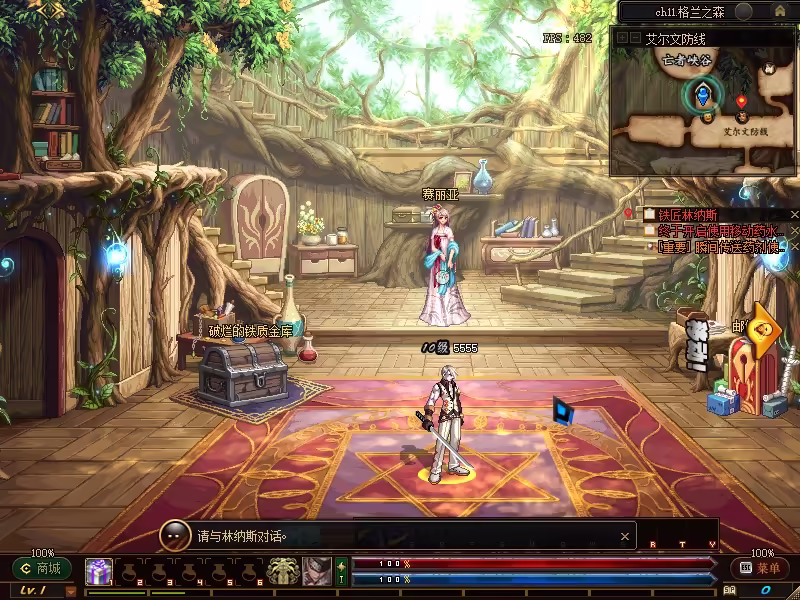Click the blue player marker on minimap
Image resolution: width=800 pixels, height=600 pixels.
coord(704,95)
